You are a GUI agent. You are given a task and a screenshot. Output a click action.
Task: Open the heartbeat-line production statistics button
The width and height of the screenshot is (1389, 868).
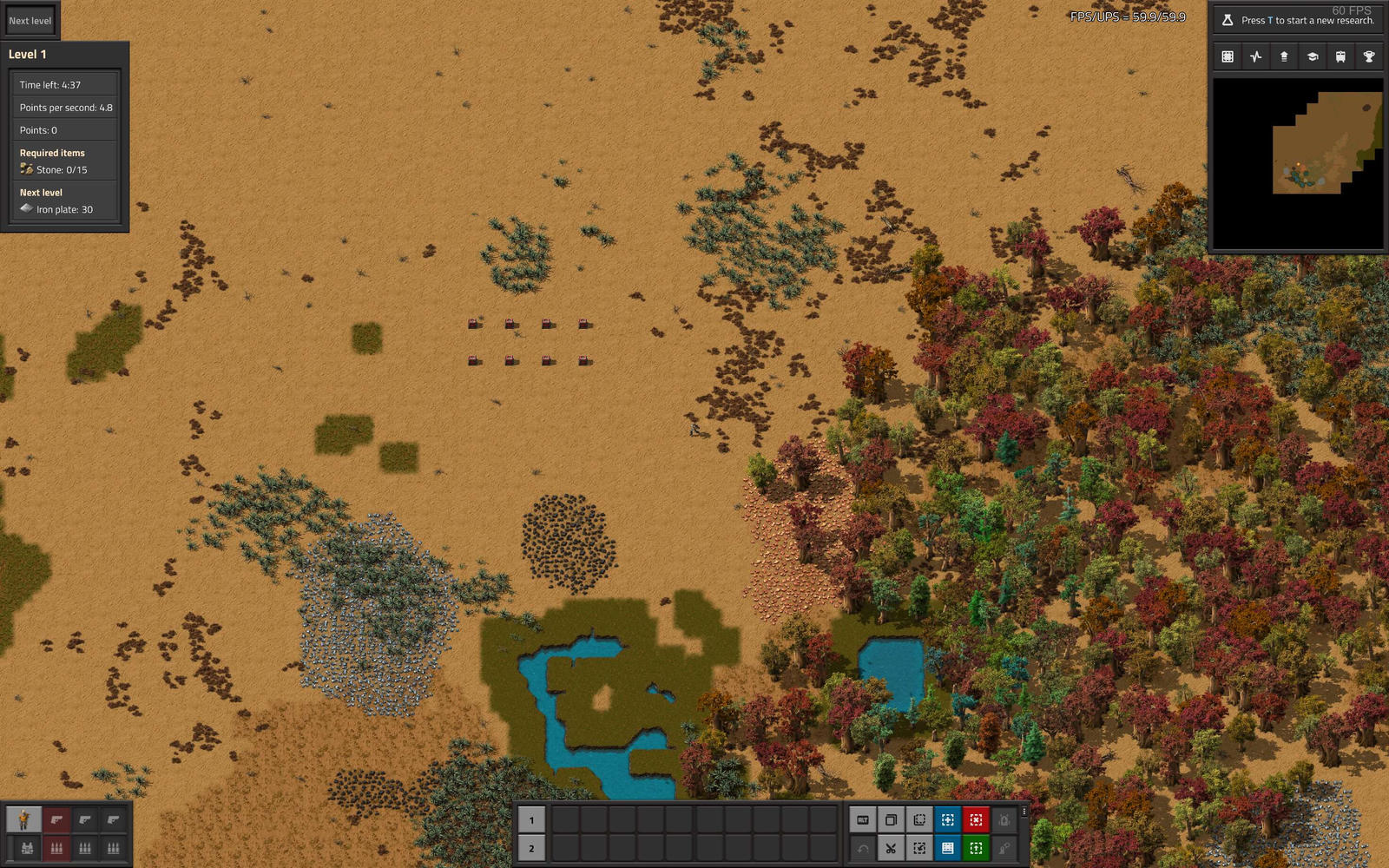tap(1255, 56)
